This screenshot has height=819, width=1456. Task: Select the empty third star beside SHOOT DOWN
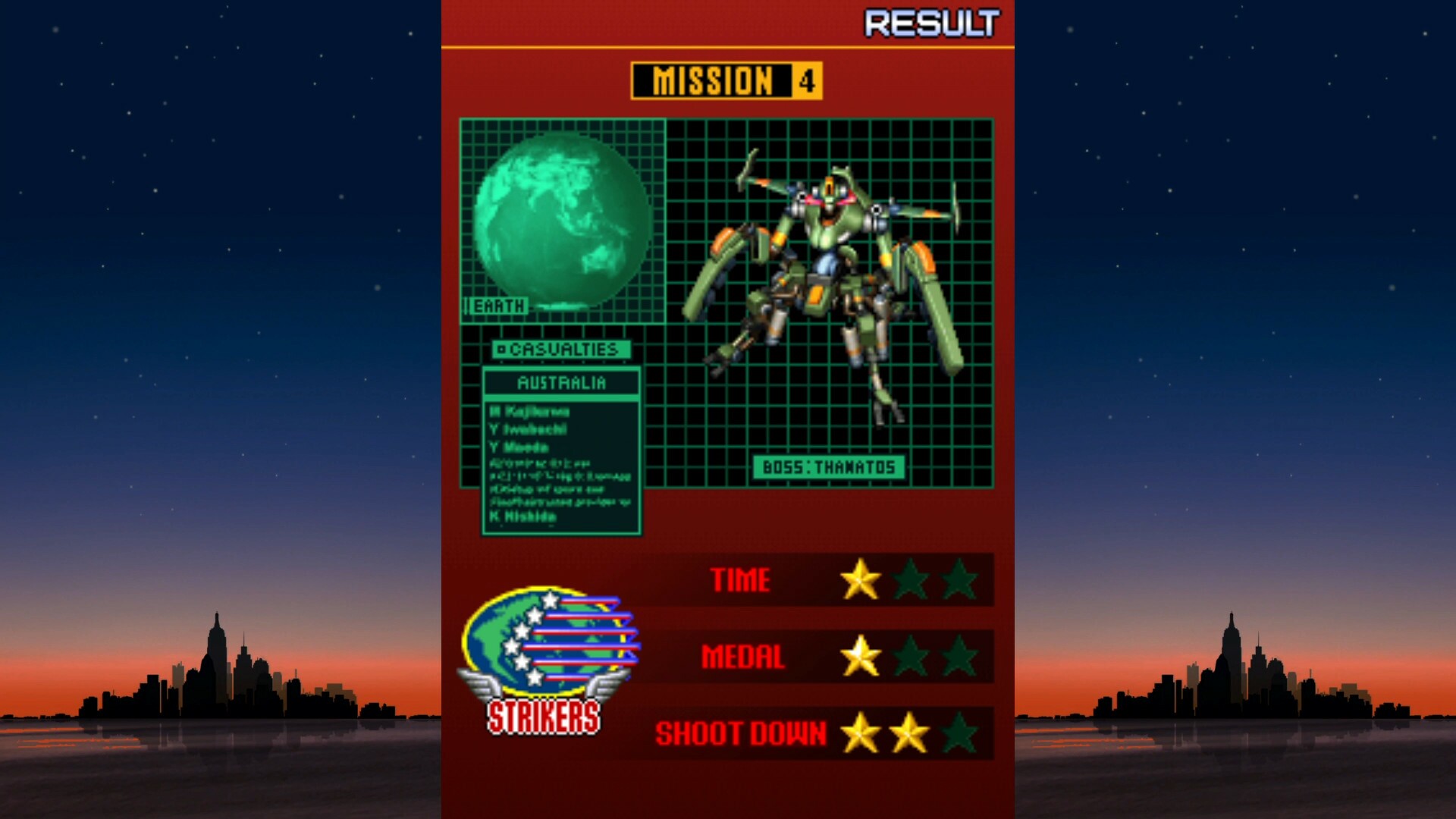point(957,734)
